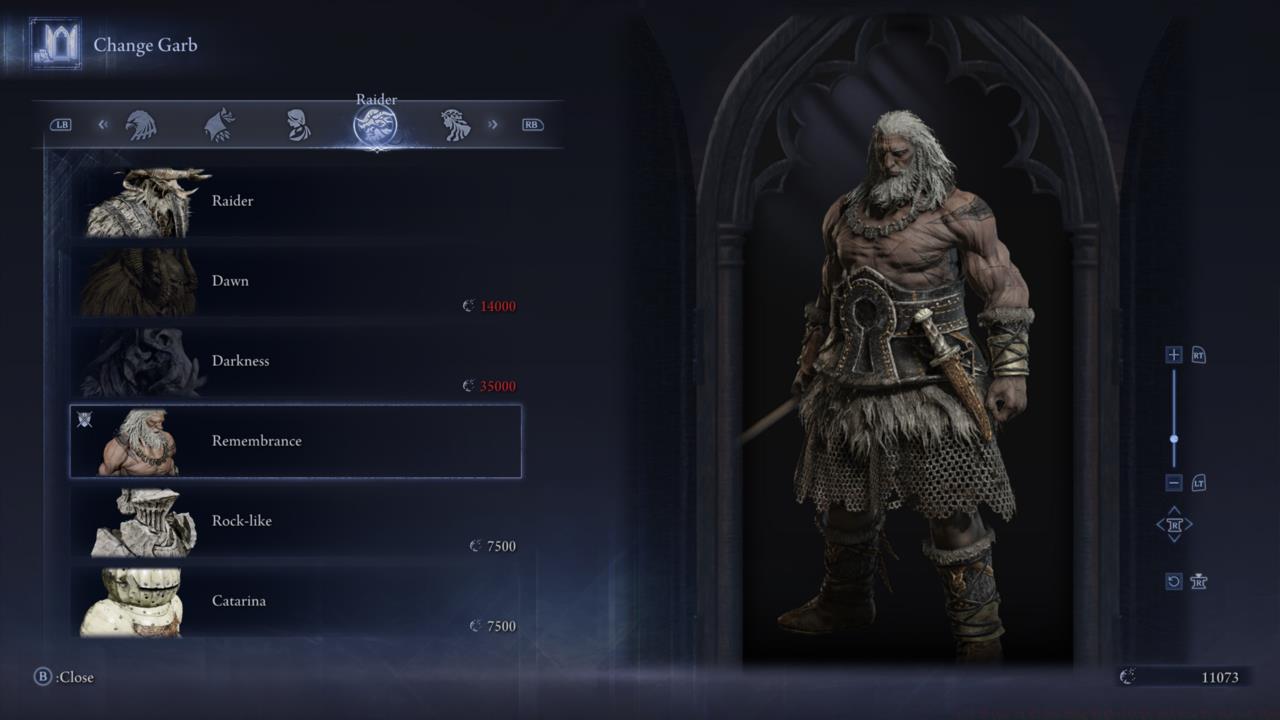Click the camera zoom slider handle
The height and width of the screenshot is (720, 1280).
click(1172, 437)
